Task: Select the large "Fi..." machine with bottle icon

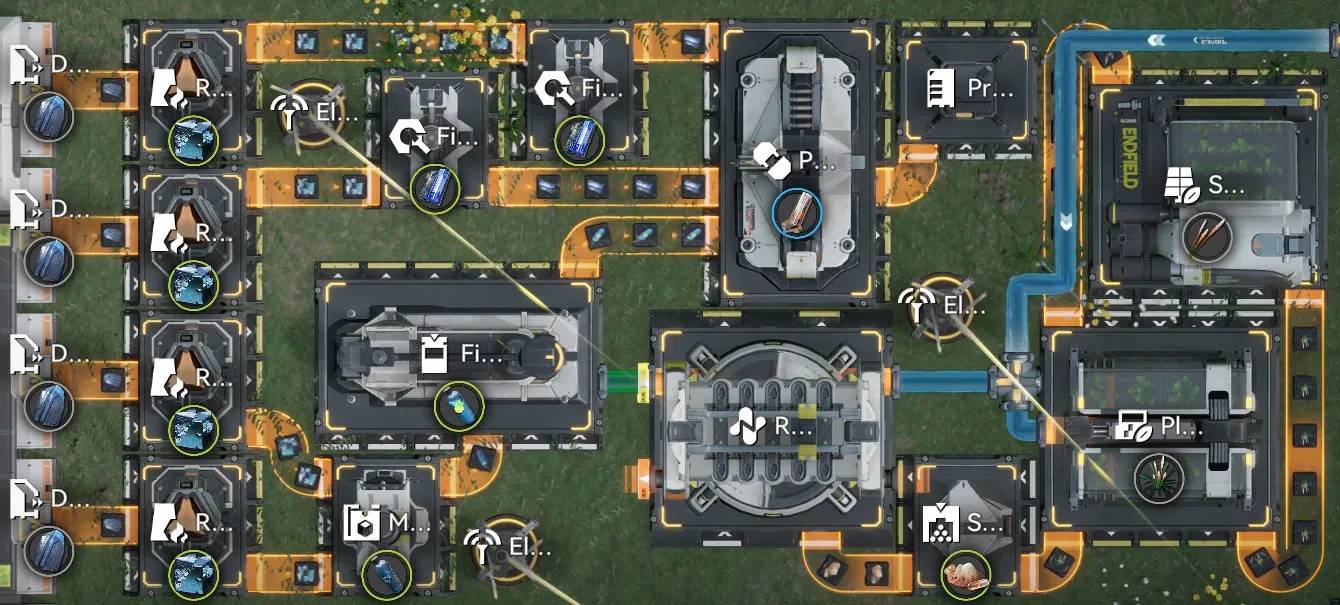Action: pos(459,355)
